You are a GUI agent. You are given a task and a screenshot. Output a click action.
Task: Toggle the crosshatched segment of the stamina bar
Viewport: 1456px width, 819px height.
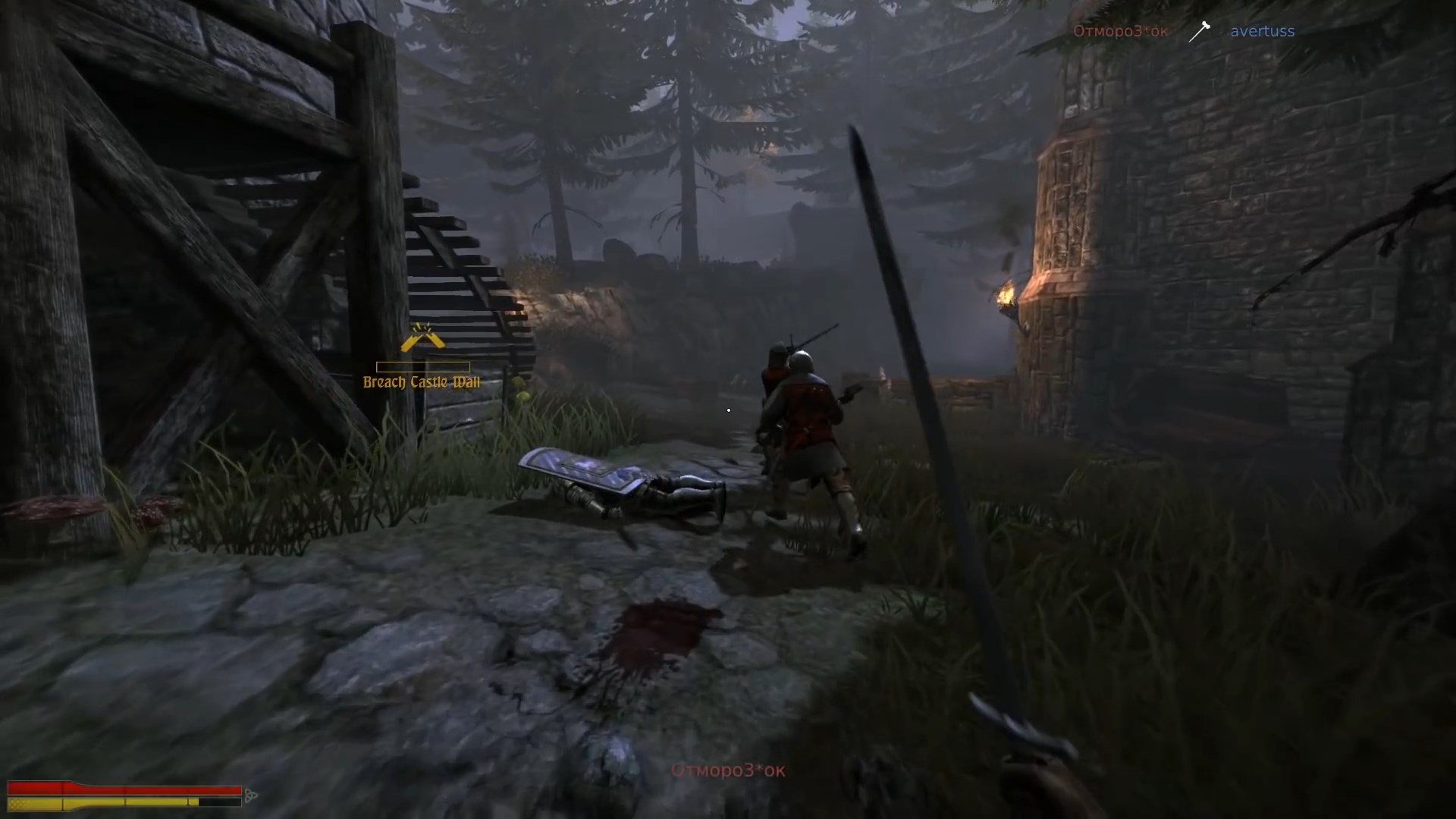pos(19,802)
